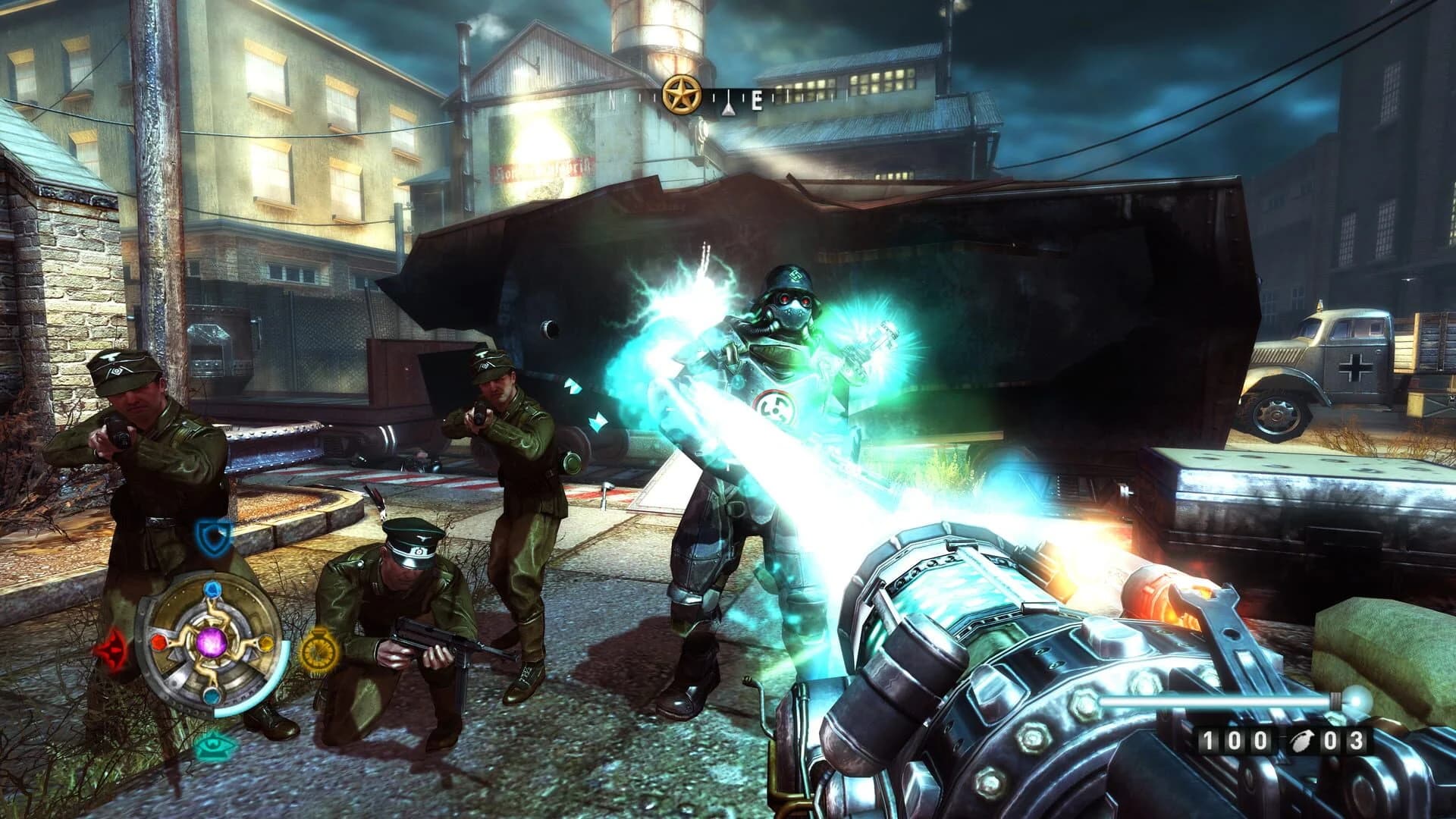Select the blue gem atop the Veil medallion
The image size is (1456, 819).
[212, 589]
